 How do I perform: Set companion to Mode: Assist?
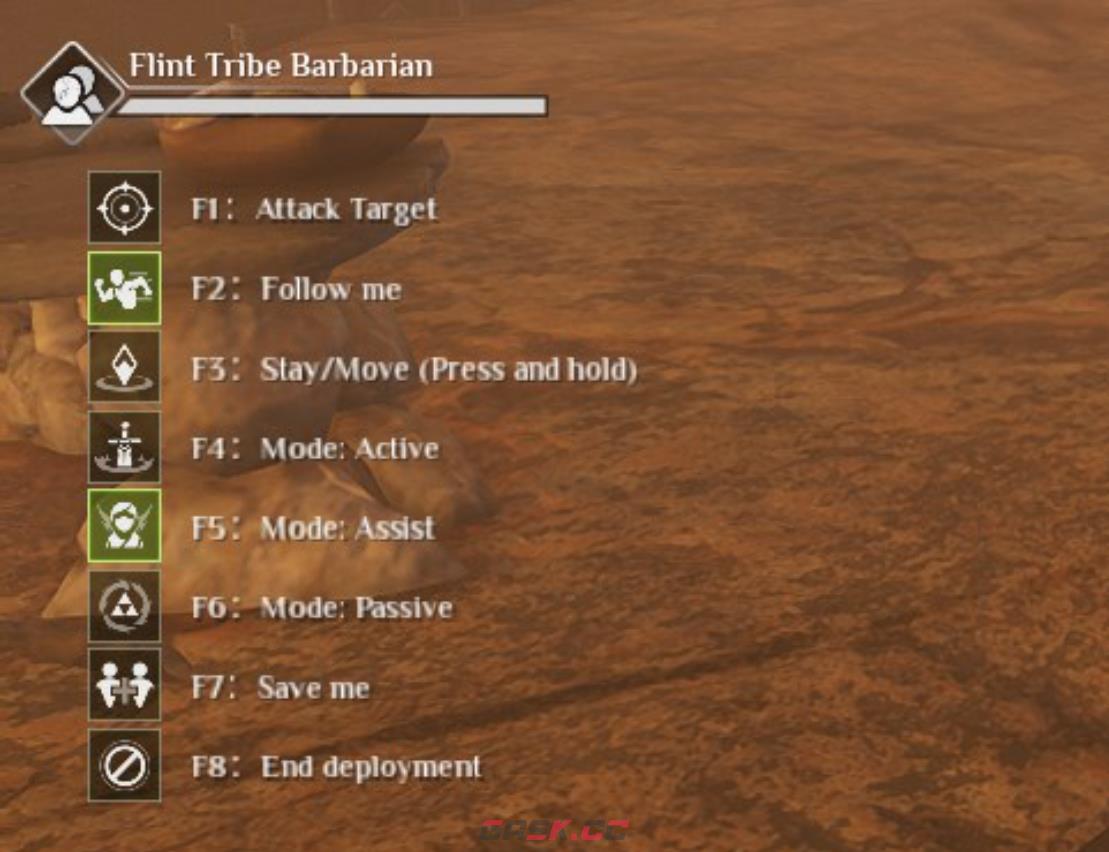124,527
